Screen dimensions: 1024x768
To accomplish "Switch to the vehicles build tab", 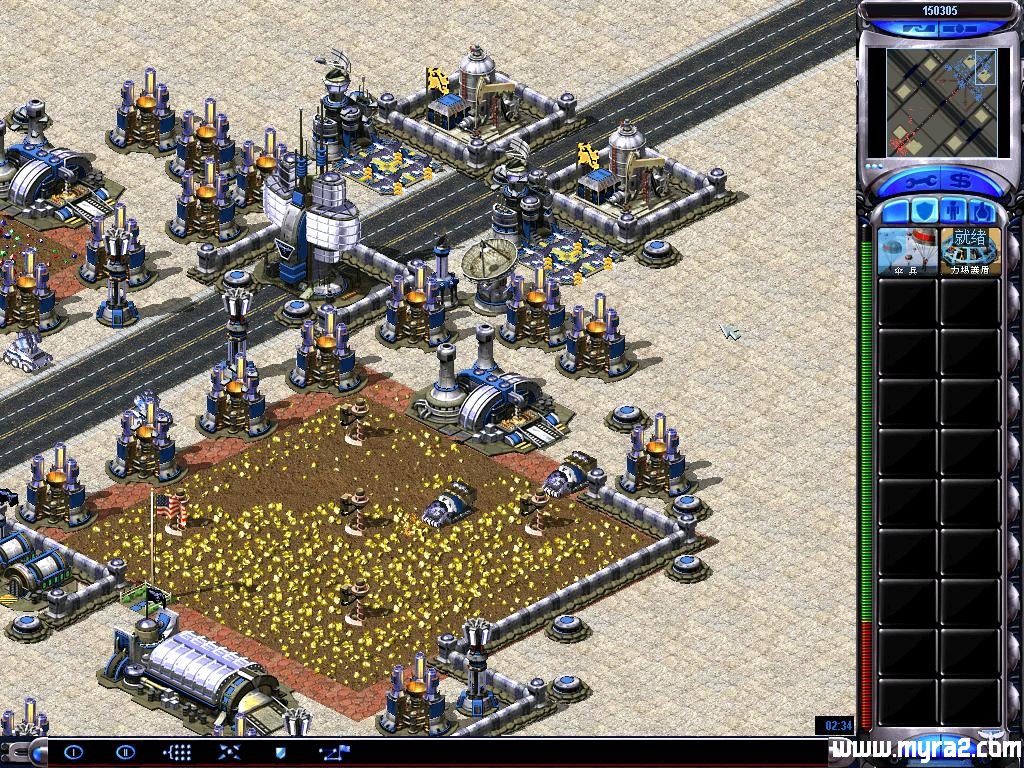I will 983,212.
